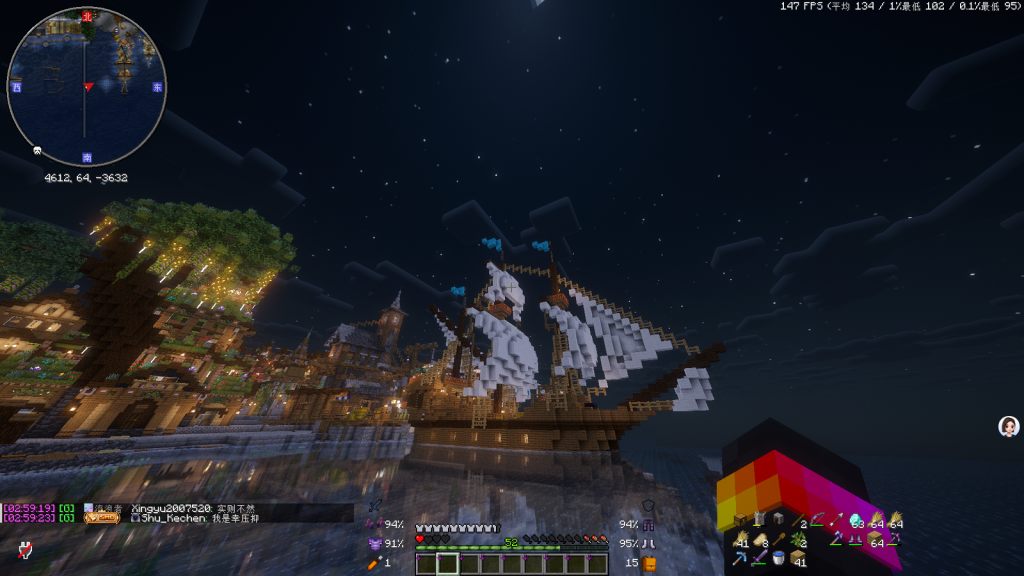Select the orange carrot-on-stick icon
This screenshot has height=576, width=1024.
point(376,563)
